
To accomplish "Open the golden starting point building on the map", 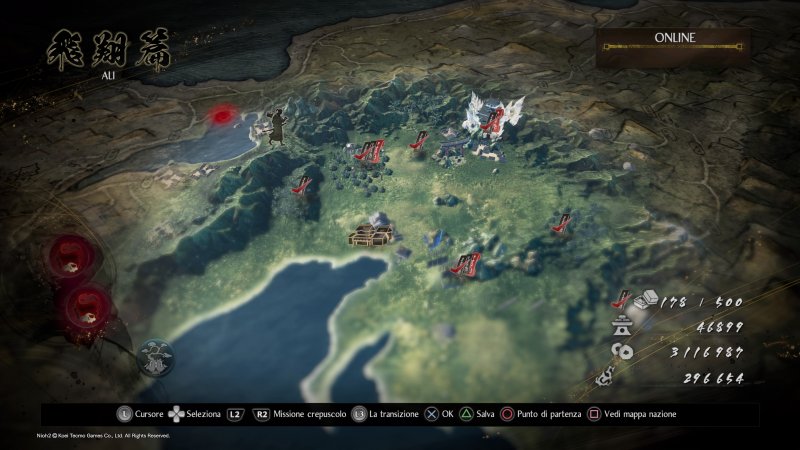I will pos(369,232).
